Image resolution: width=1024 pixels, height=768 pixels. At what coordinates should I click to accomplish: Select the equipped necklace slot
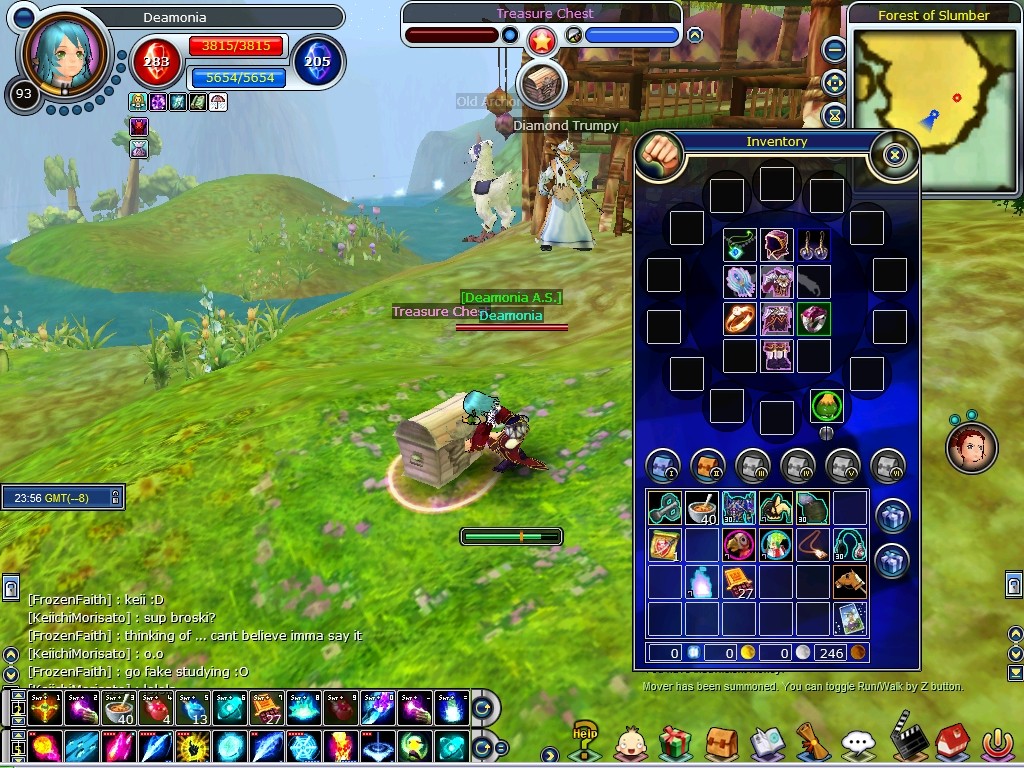point(739,245)
